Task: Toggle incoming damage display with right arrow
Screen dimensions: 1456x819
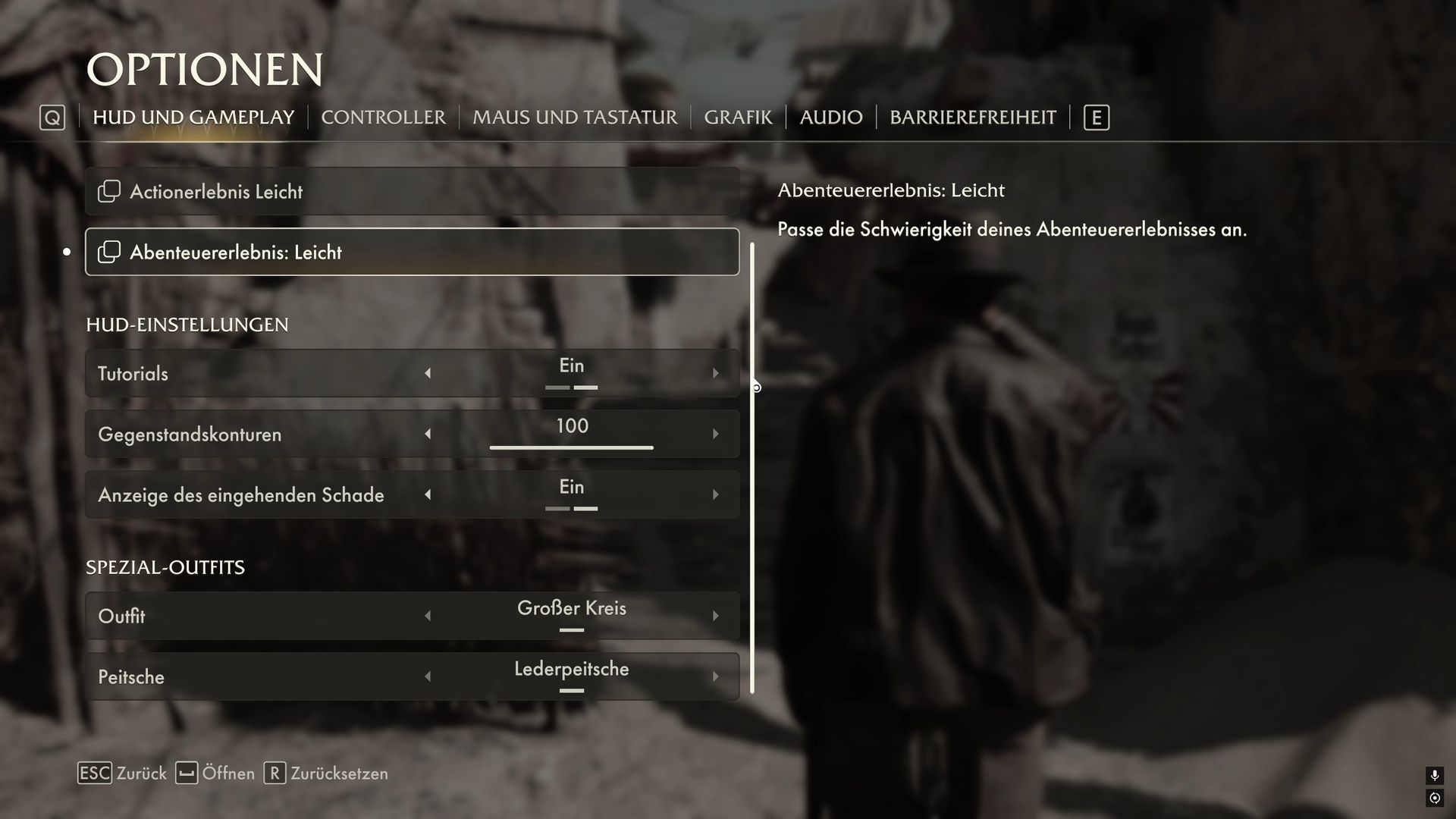Action: 715,494
